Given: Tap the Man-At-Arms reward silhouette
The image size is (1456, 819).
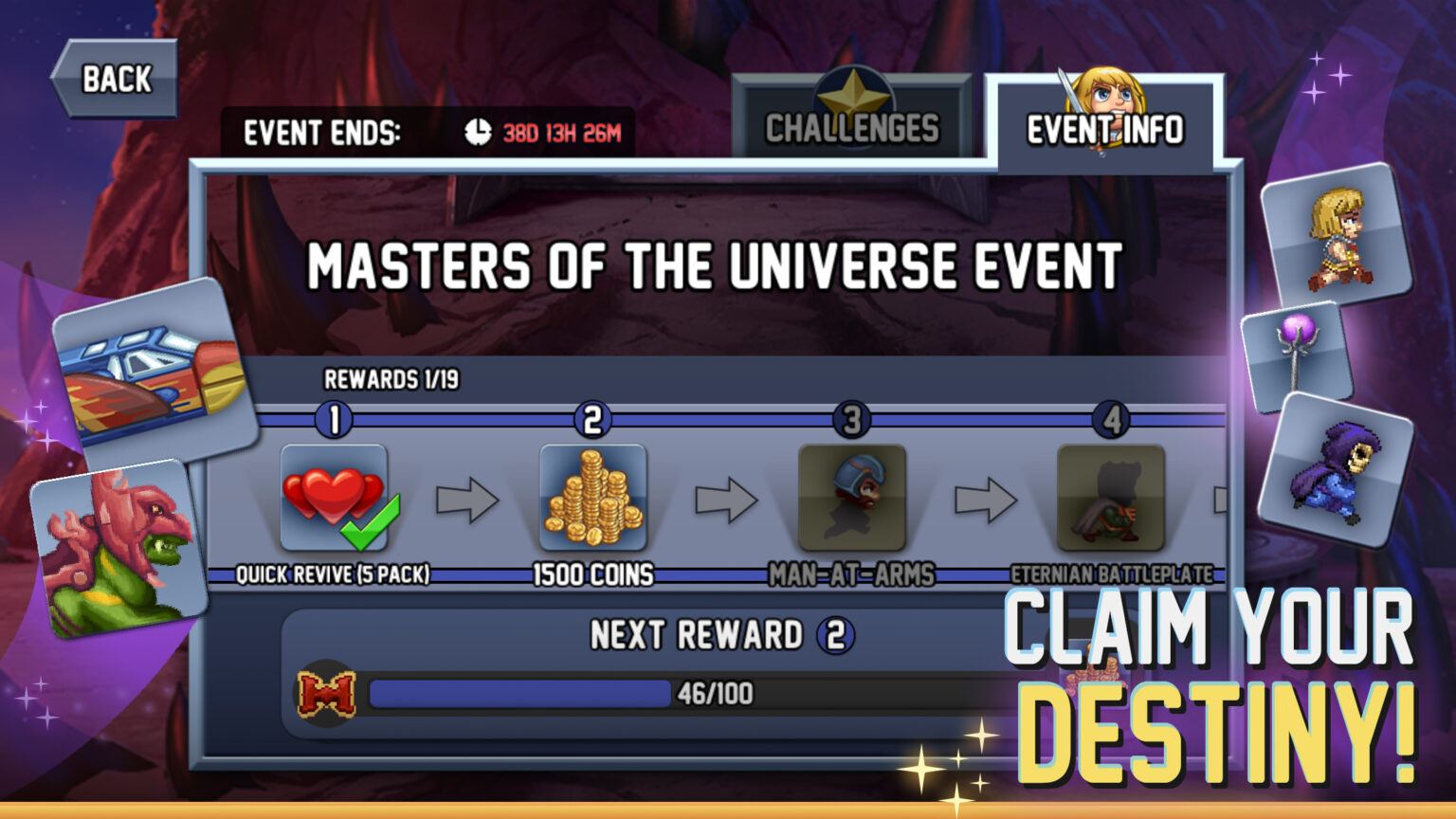Looking at the screenshot, I should pyautogui.click(x=851, y=498).
